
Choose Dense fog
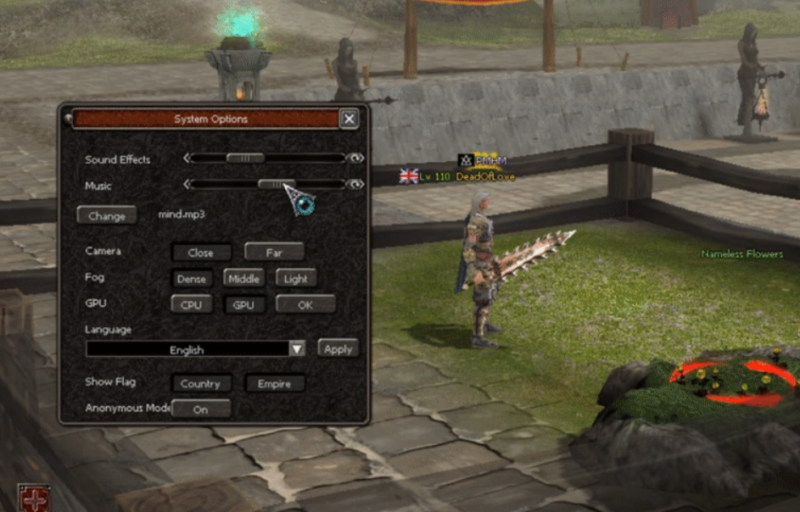tap(192, 279)
